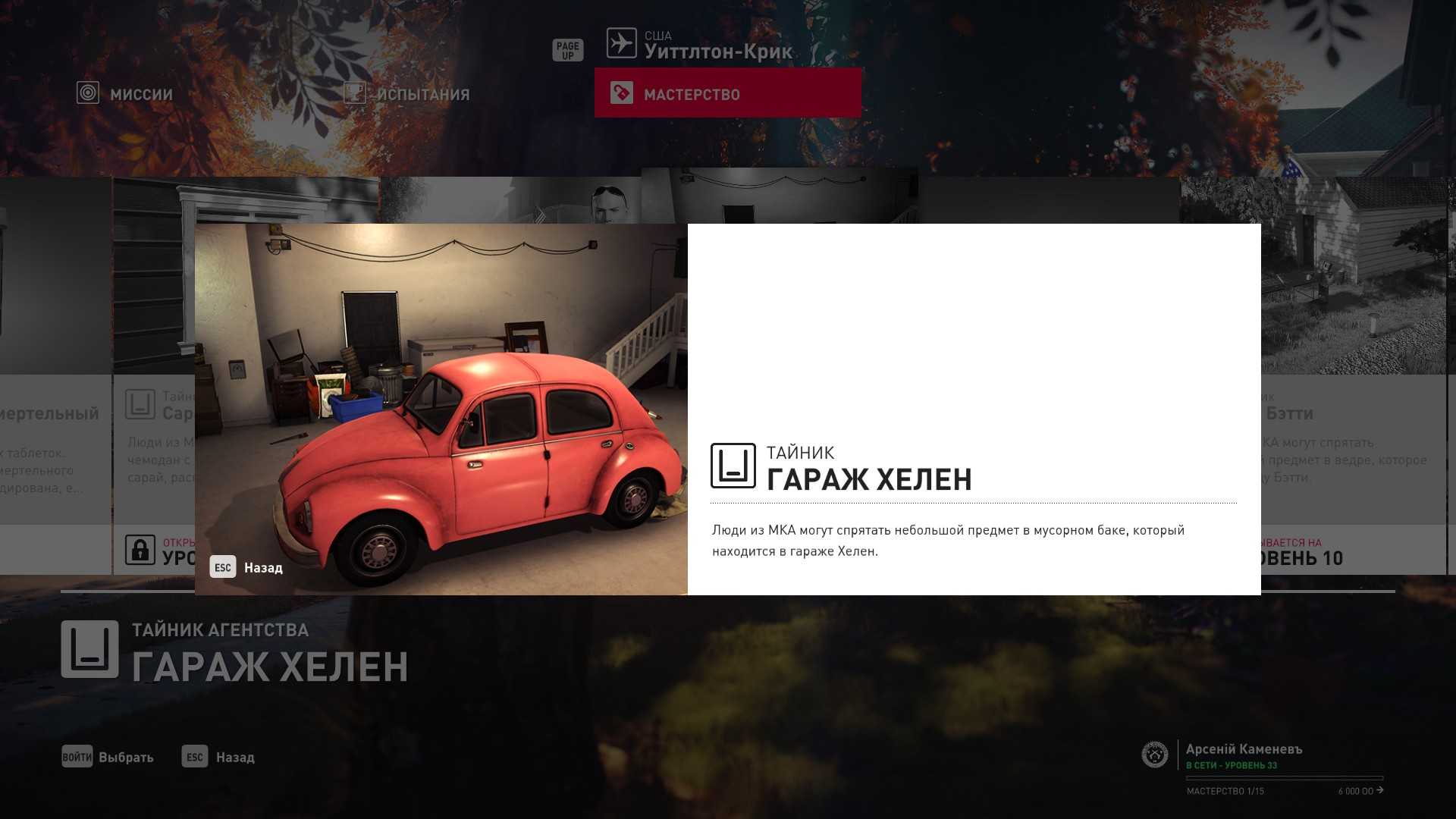The width and height of the screenshot is (1456, 819).
Task: Go back using Назад in the popup
Action: 246,567
